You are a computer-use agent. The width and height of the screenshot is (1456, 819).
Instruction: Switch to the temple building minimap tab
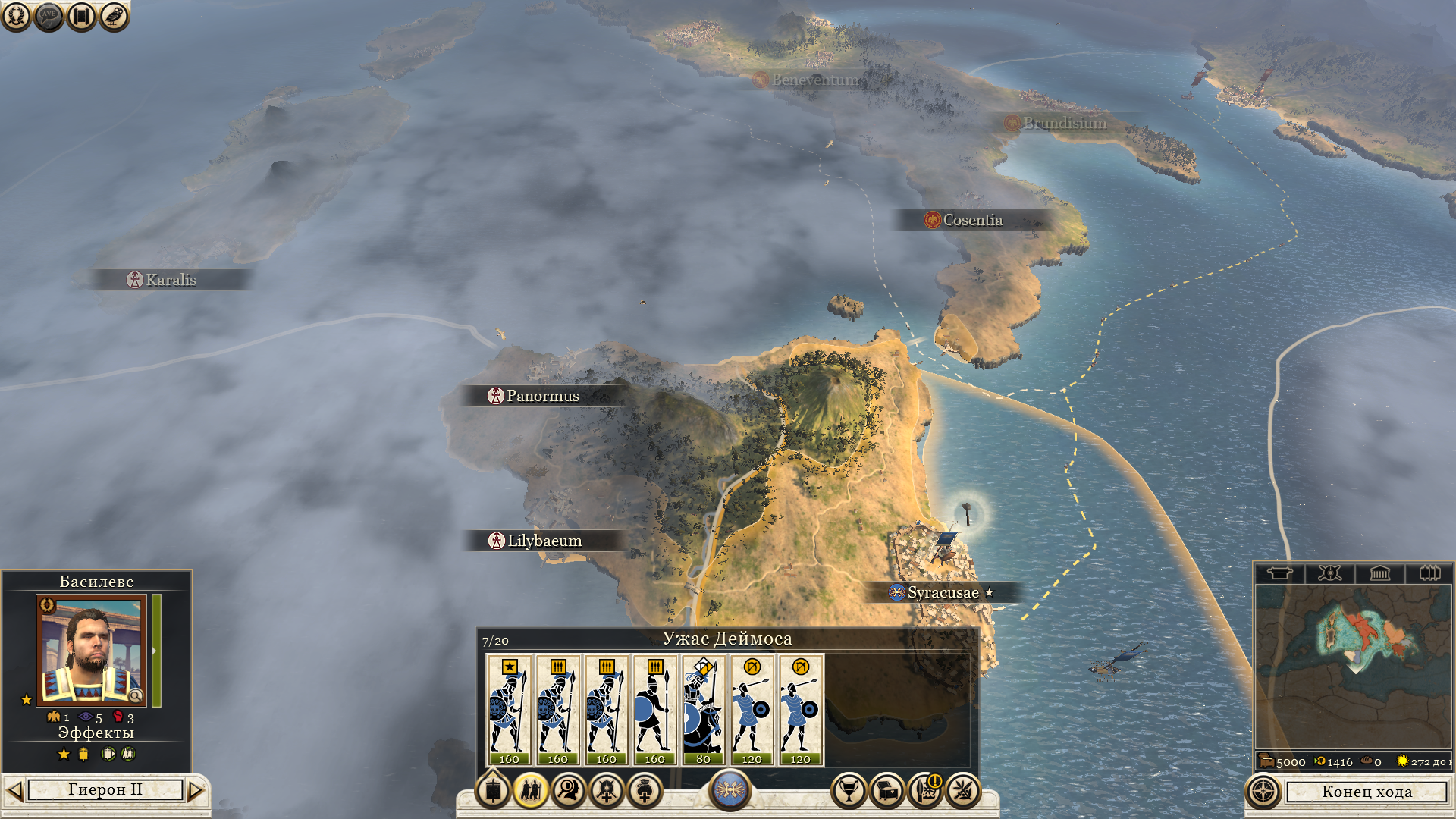[1379, 573]
